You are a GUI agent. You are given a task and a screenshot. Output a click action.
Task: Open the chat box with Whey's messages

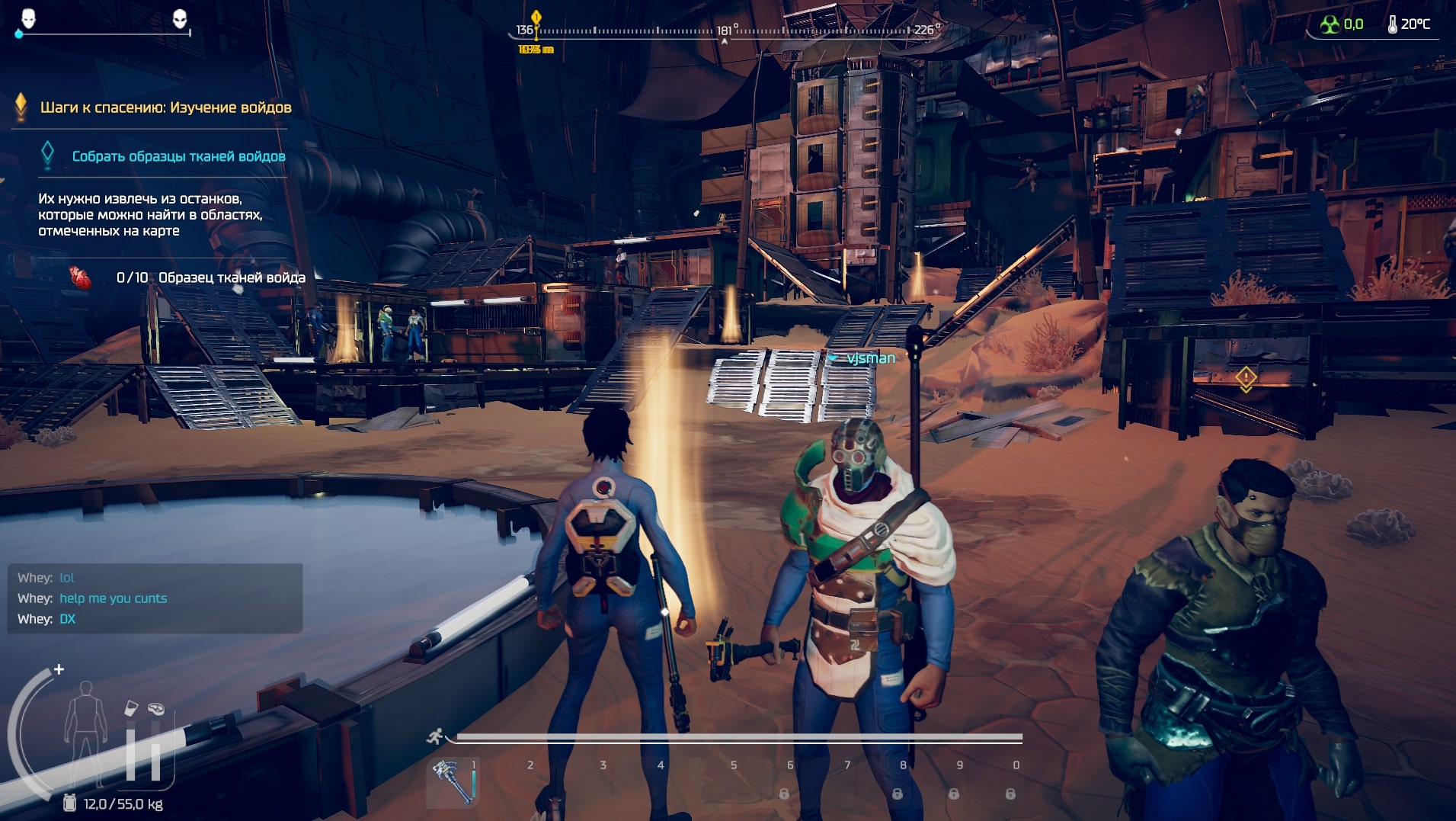pos(155,598)
